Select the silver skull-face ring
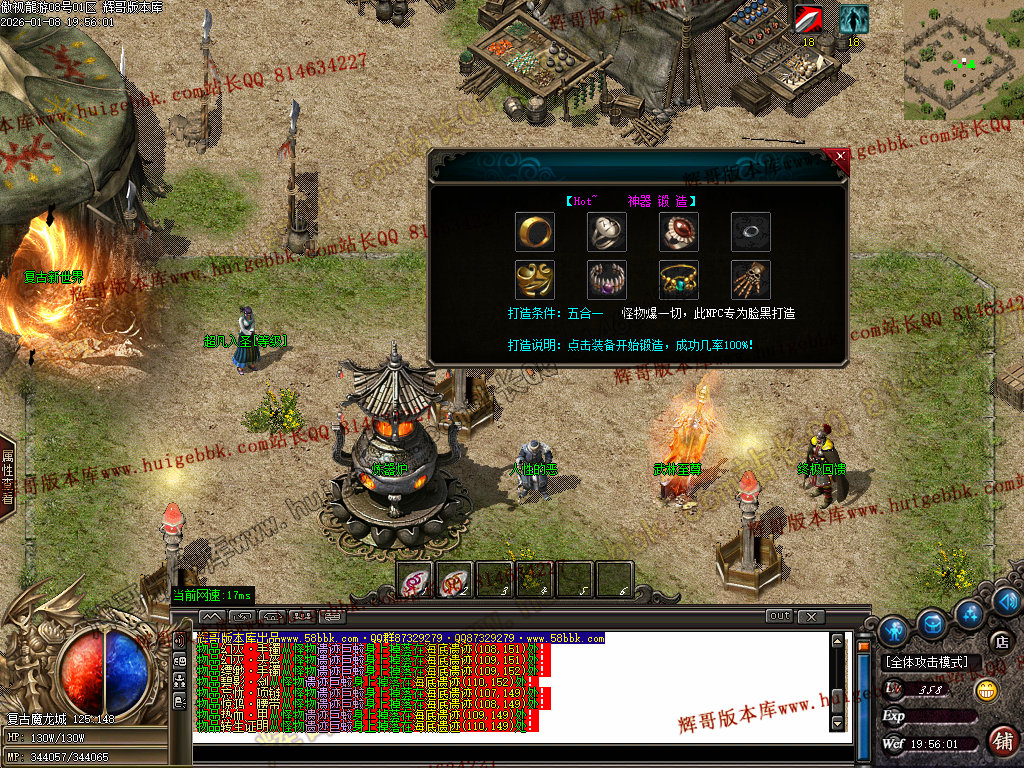Image resolution: width=1024 pixels, height=768 pixels. [606, 231]
